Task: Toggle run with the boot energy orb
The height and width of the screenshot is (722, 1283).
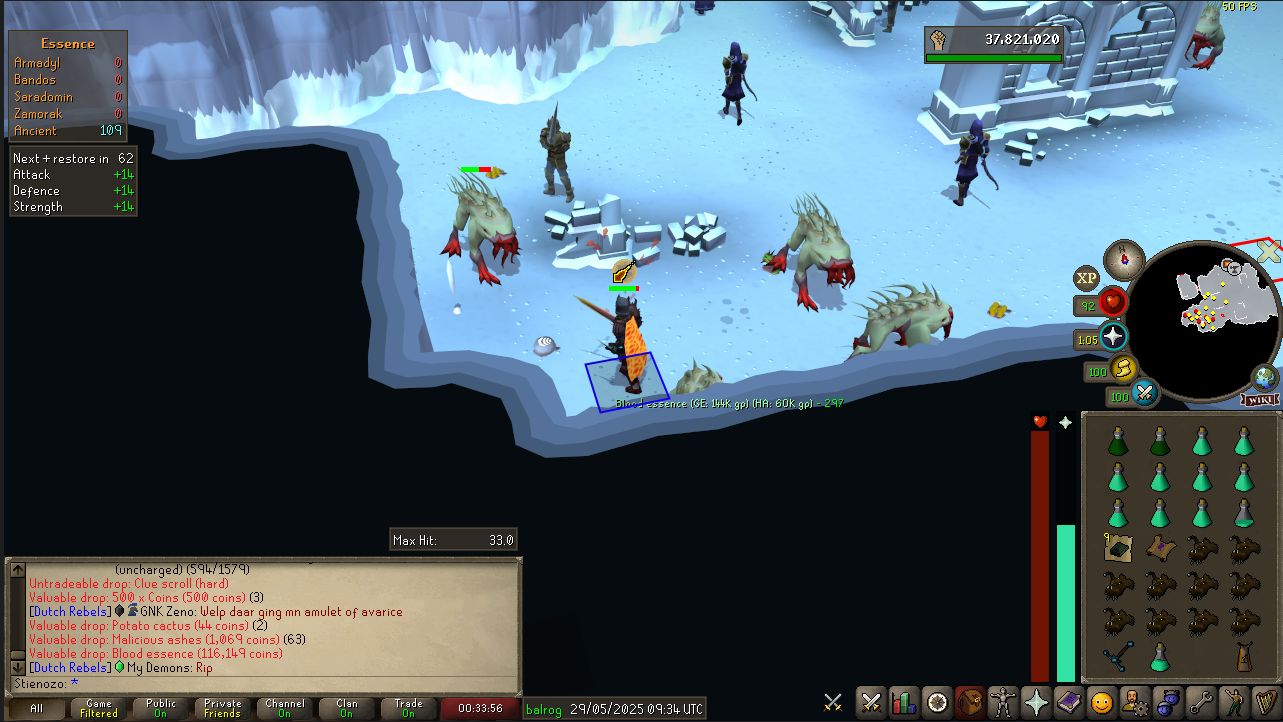Action: [1124, 369]
